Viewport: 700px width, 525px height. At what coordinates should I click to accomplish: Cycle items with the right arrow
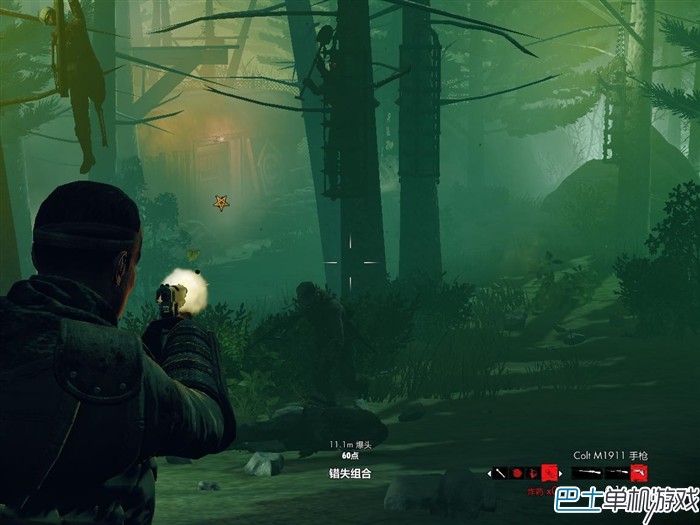[x=561, y=473]
